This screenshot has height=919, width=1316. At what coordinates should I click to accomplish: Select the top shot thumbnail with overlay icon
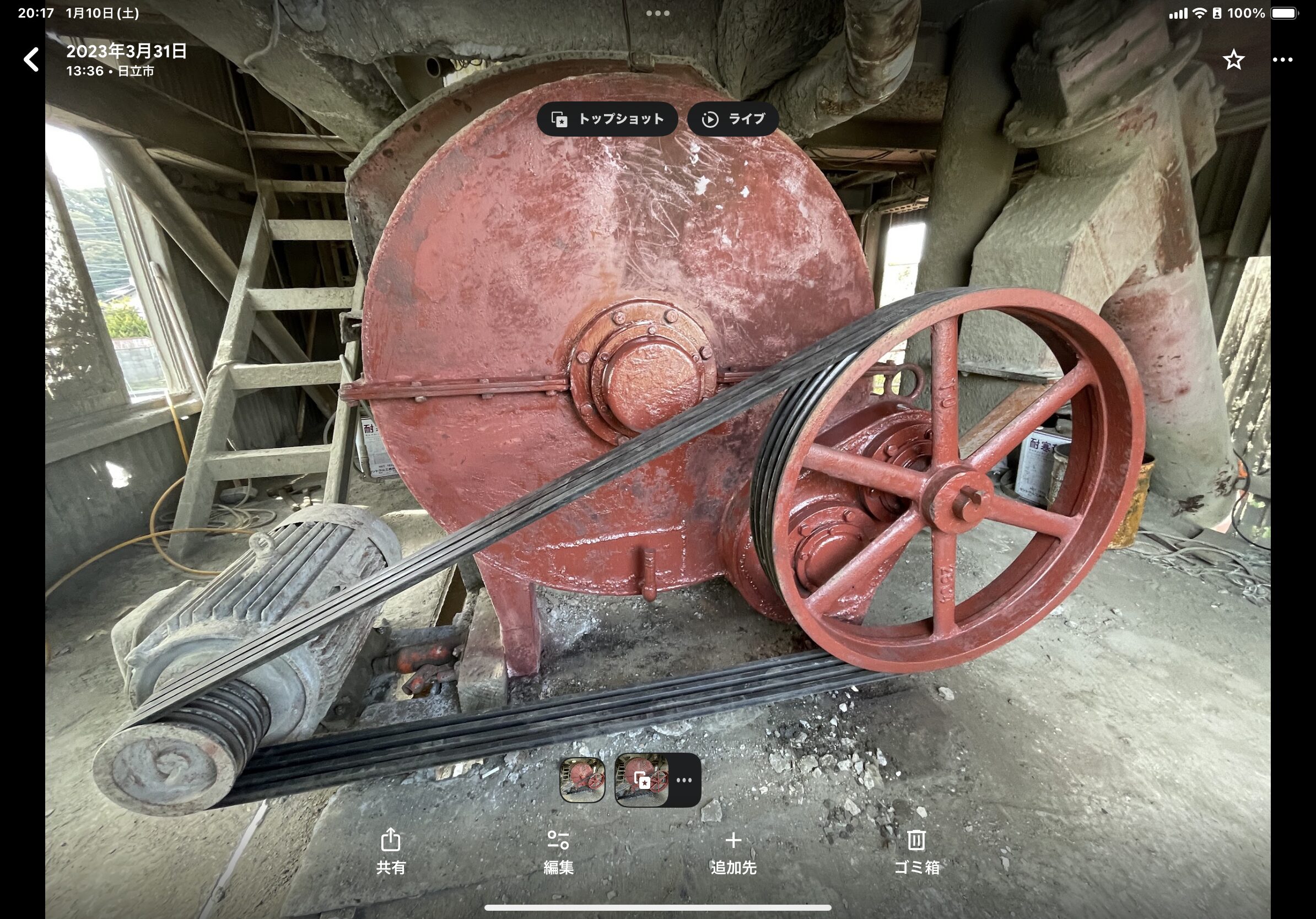641,780
